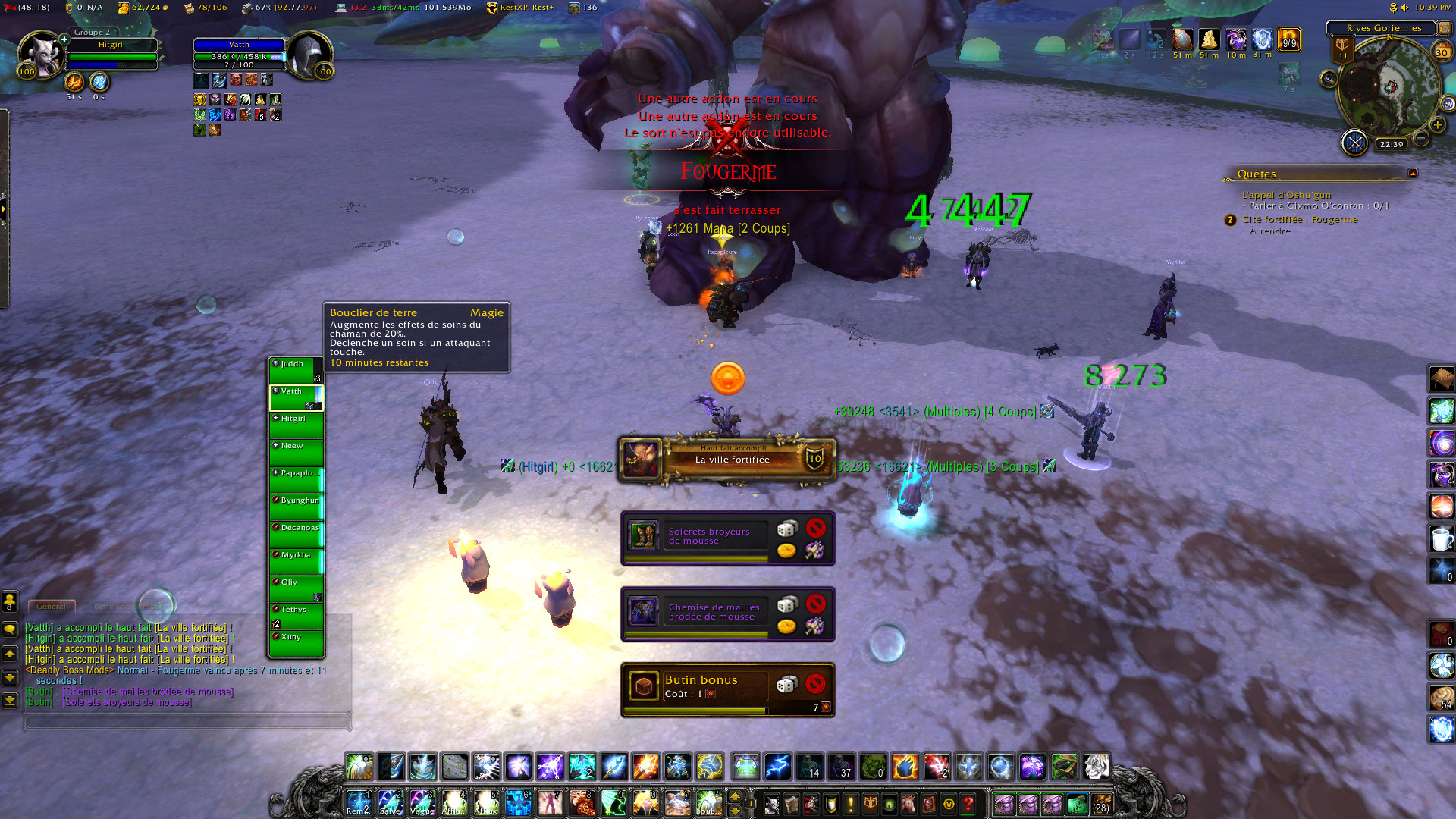Pass on Chemise de mailles brodée de mousse
The image size is (1456, 819).
click(815, 604)
